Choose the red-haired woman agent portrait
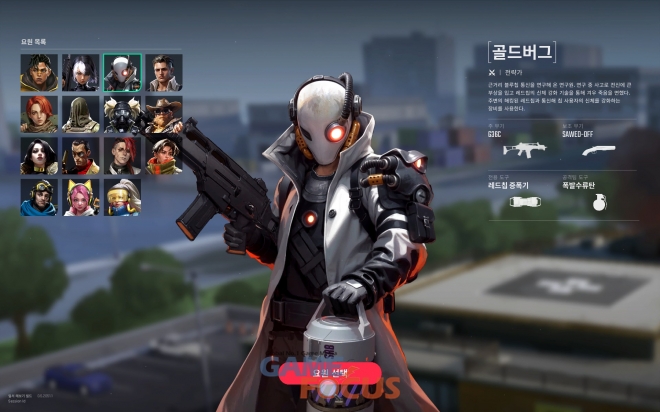The width and height of the screenshot is (660, 412). tap(39, 114)
